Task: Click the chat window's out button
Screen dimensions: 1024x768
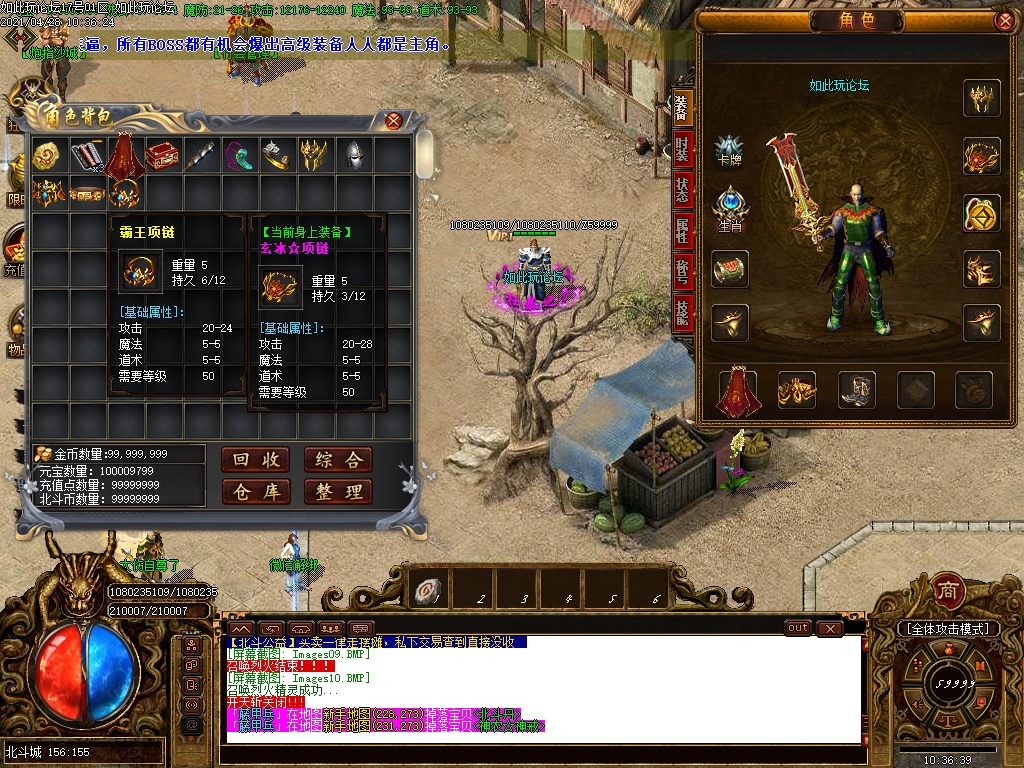Action: pyautogui.click(x=797, y=628)
